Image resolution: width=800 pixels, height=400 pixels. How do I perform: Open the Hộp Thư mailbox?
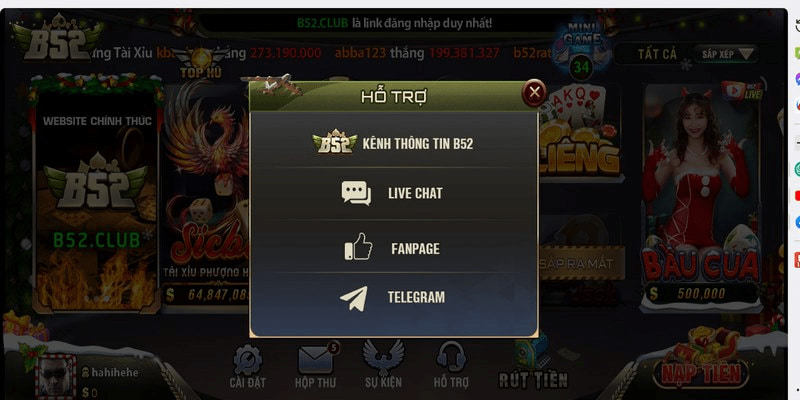click(x=315, y=365)
